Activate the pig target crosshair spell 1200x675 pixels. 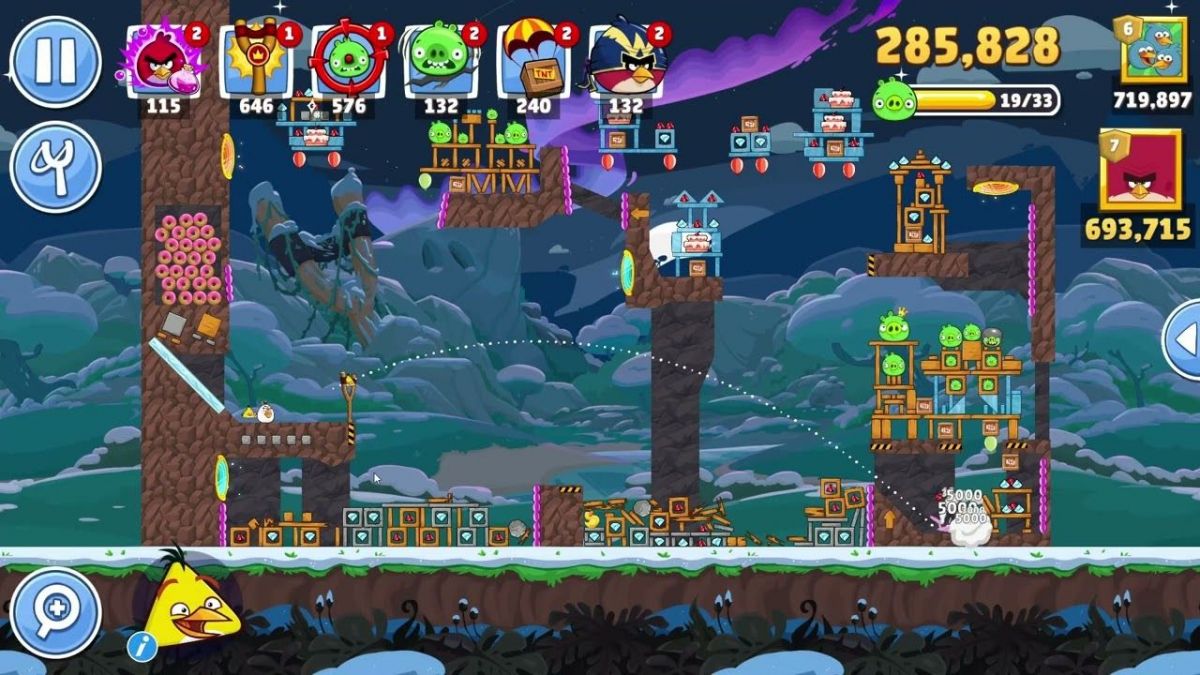[x=349, y=64]
